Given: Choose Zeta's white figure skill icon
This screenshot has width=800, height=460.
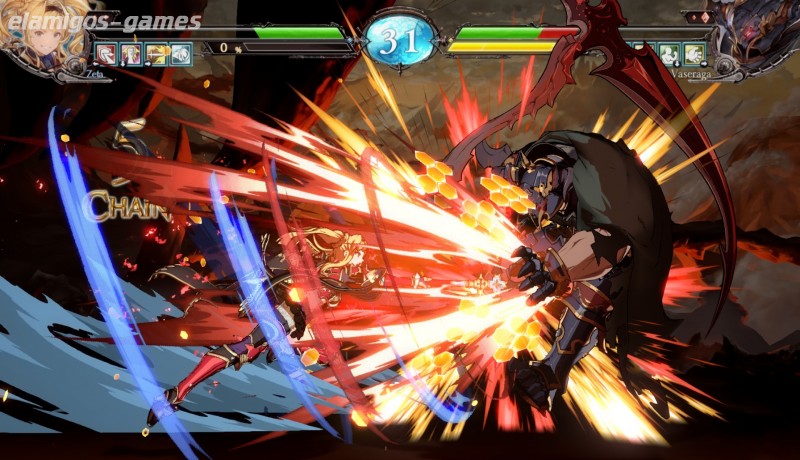Looking at the screenshot, I should point(131,54).
